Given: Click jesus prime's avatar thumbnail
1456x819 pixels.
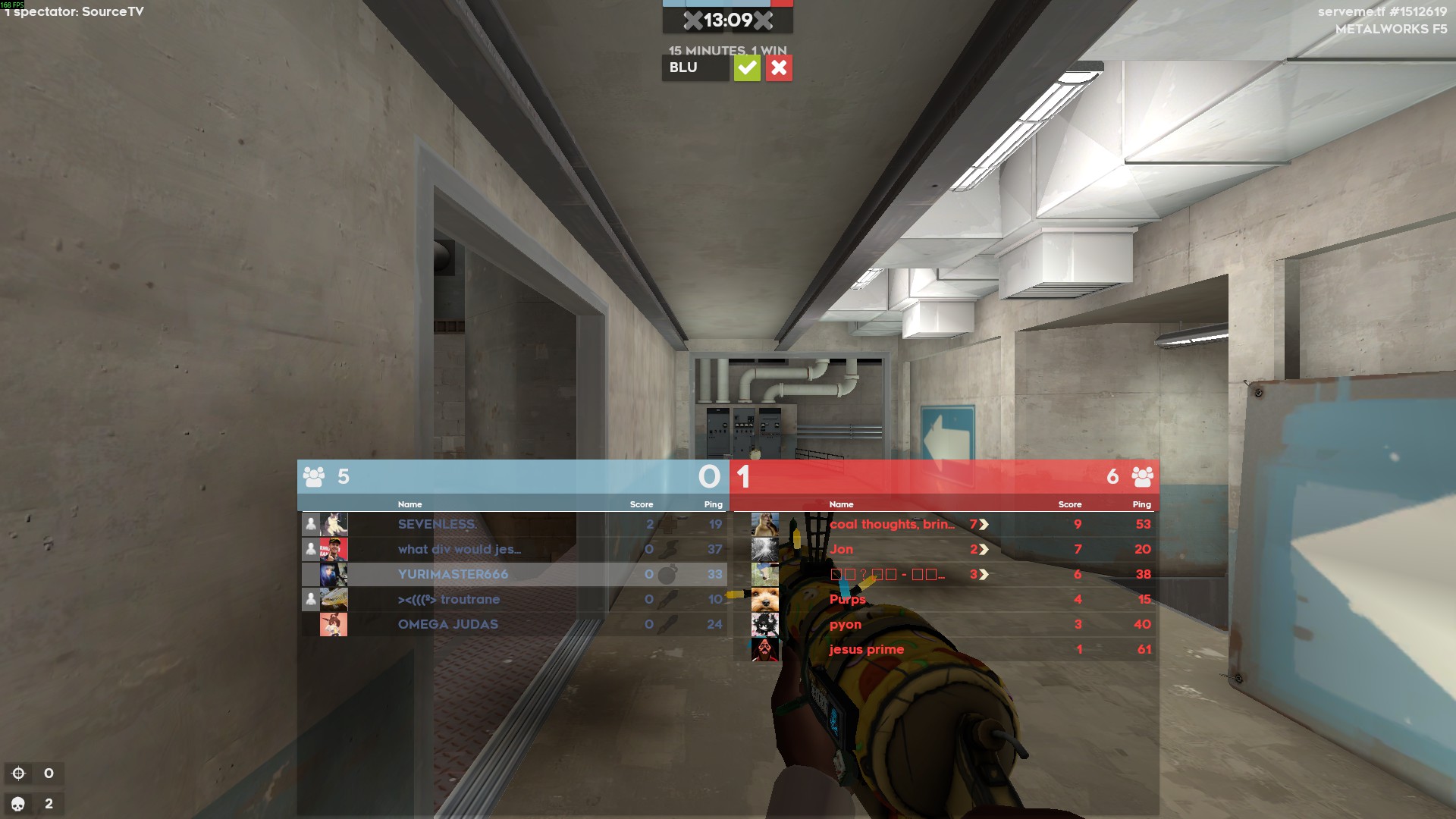Looking at the screenshot, I should [764, 649].
